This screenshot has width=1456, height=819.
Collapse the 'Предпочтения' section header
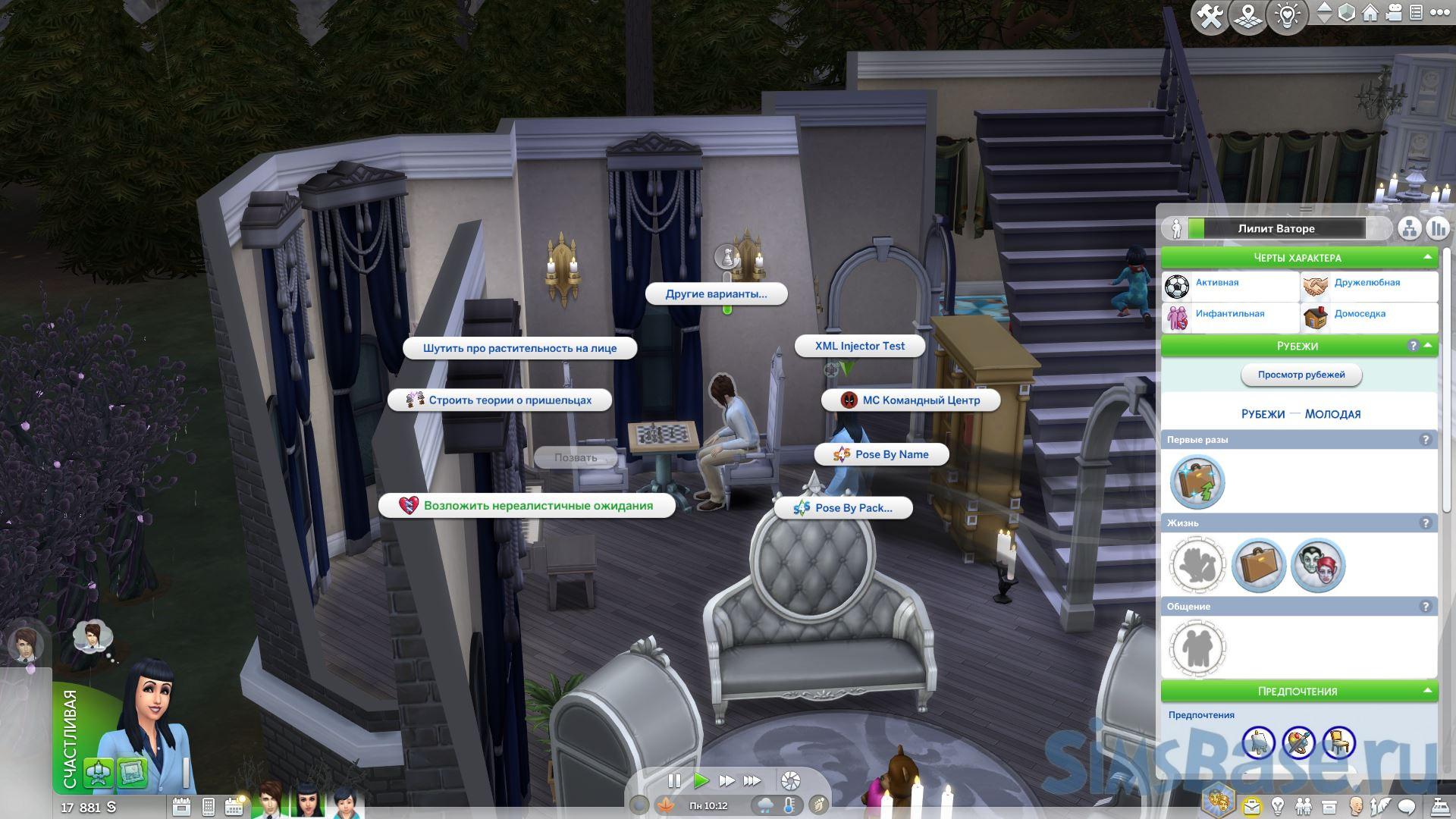point(1427,691)
